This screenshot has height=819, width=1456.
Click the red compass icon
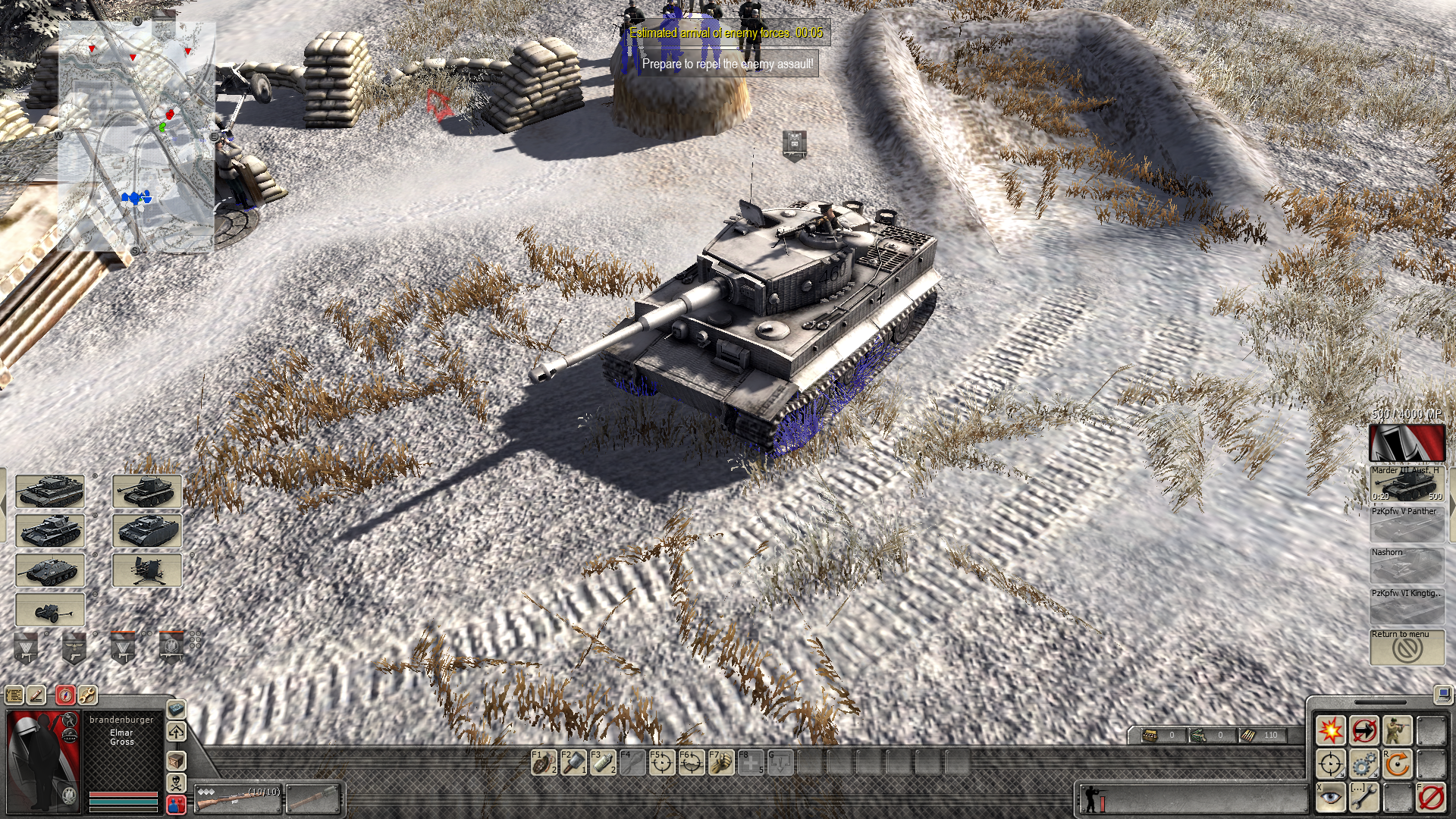[65, 695]
